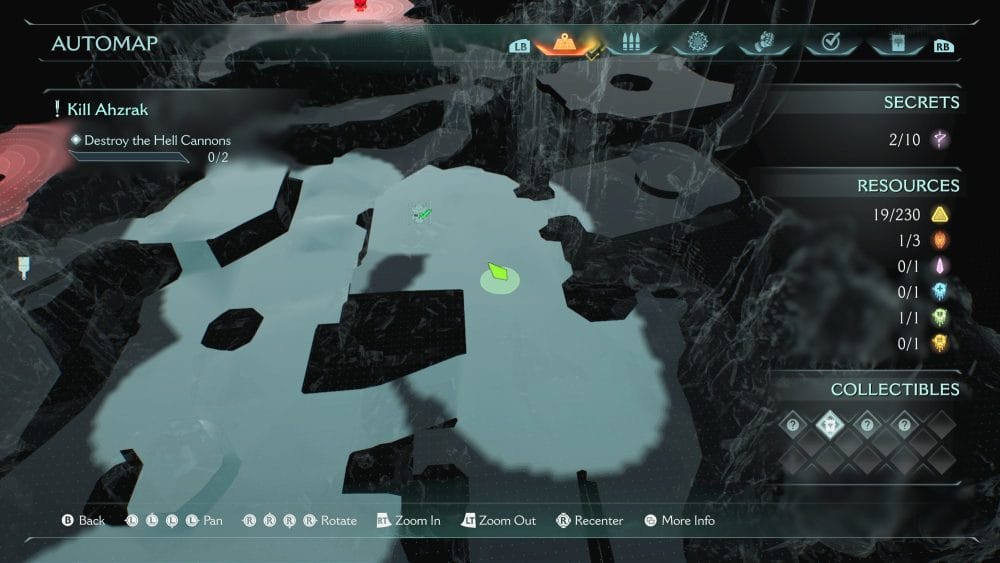The height and width of the screenshot is (563, 1000).
Task: Select the Destroy the Hell Cannons sub-objective
Action: (x=157, y=141)
